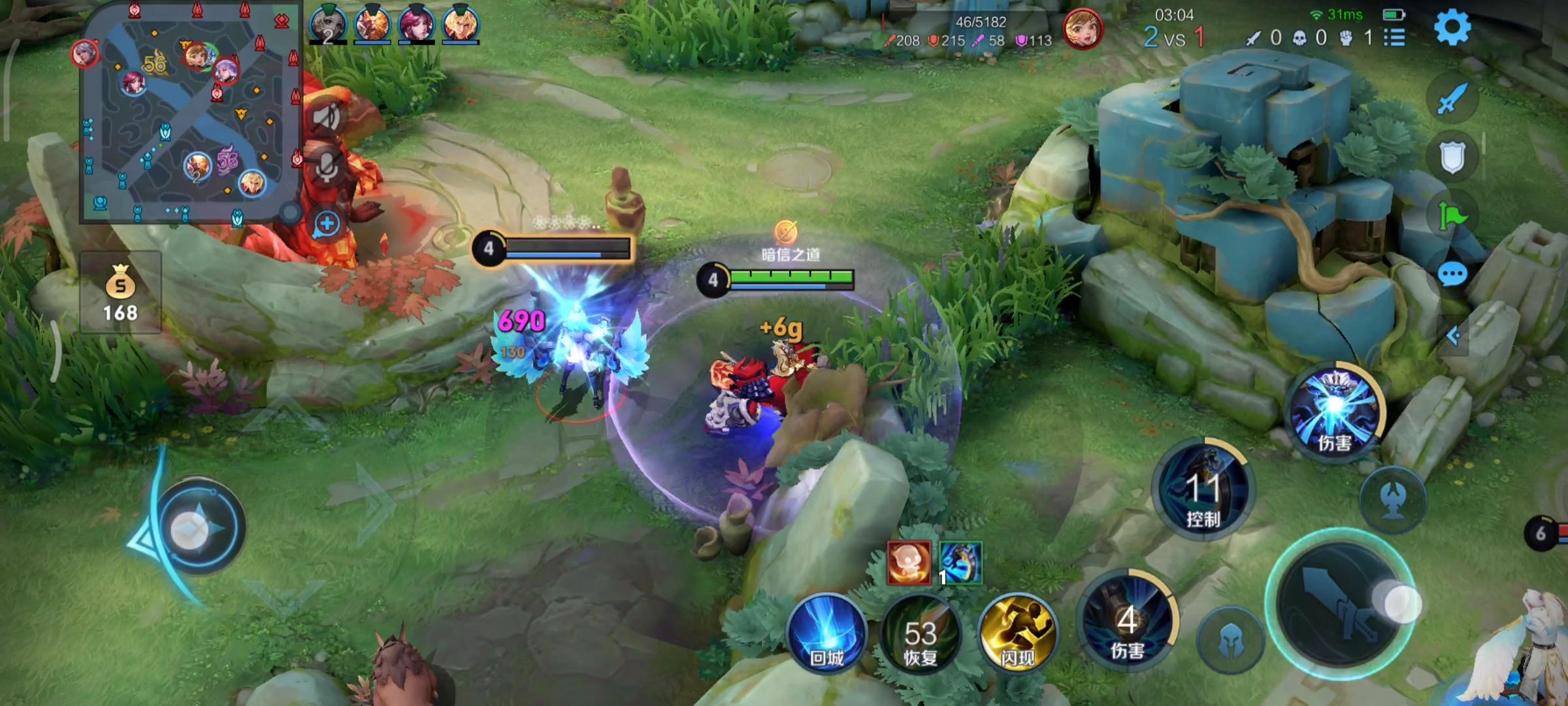Open the chat bubble quick messages
1568x706 pixels.
(1452, 275)
